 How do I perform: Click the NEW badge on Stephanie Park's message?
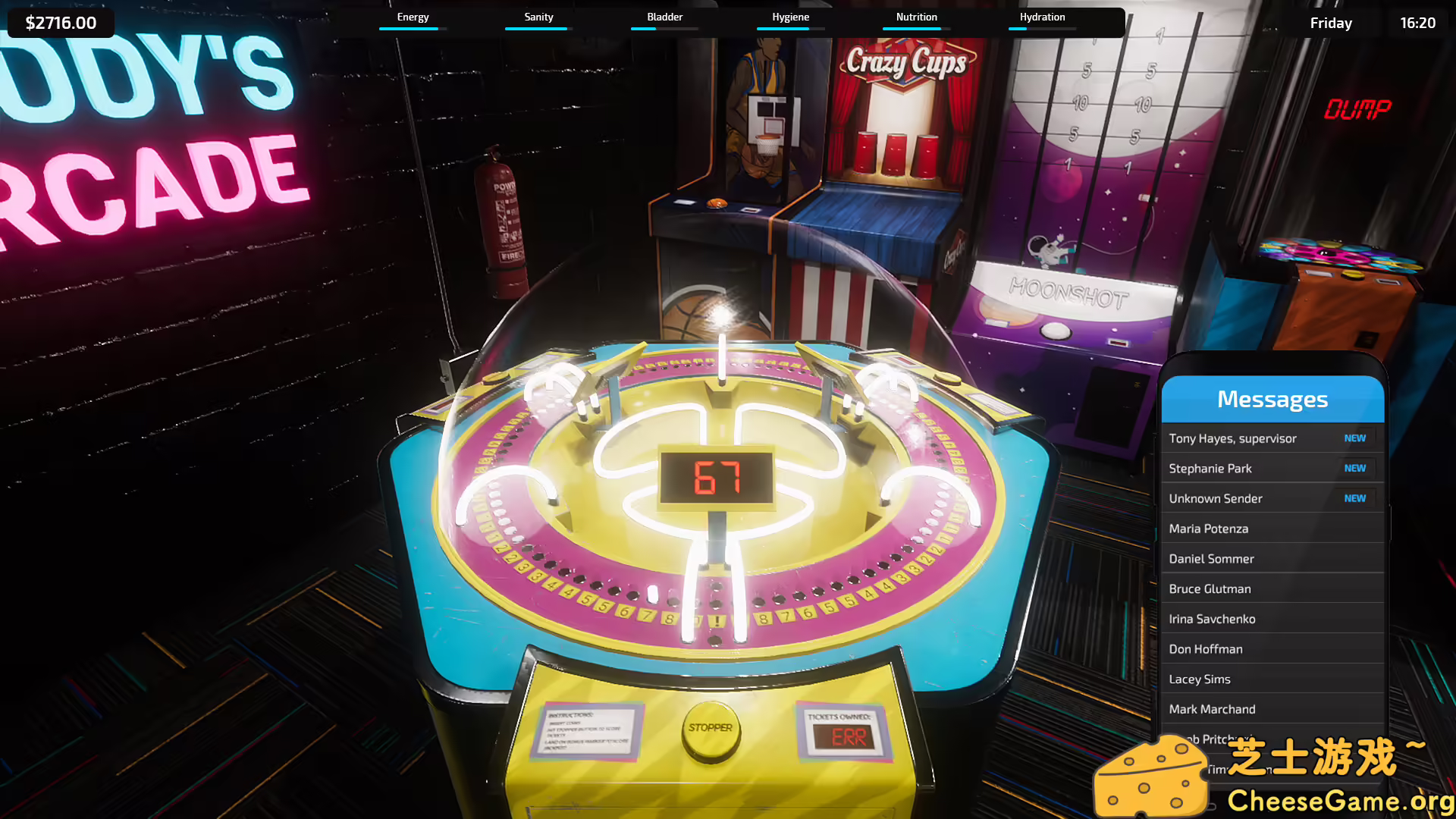coord(1355,468)
